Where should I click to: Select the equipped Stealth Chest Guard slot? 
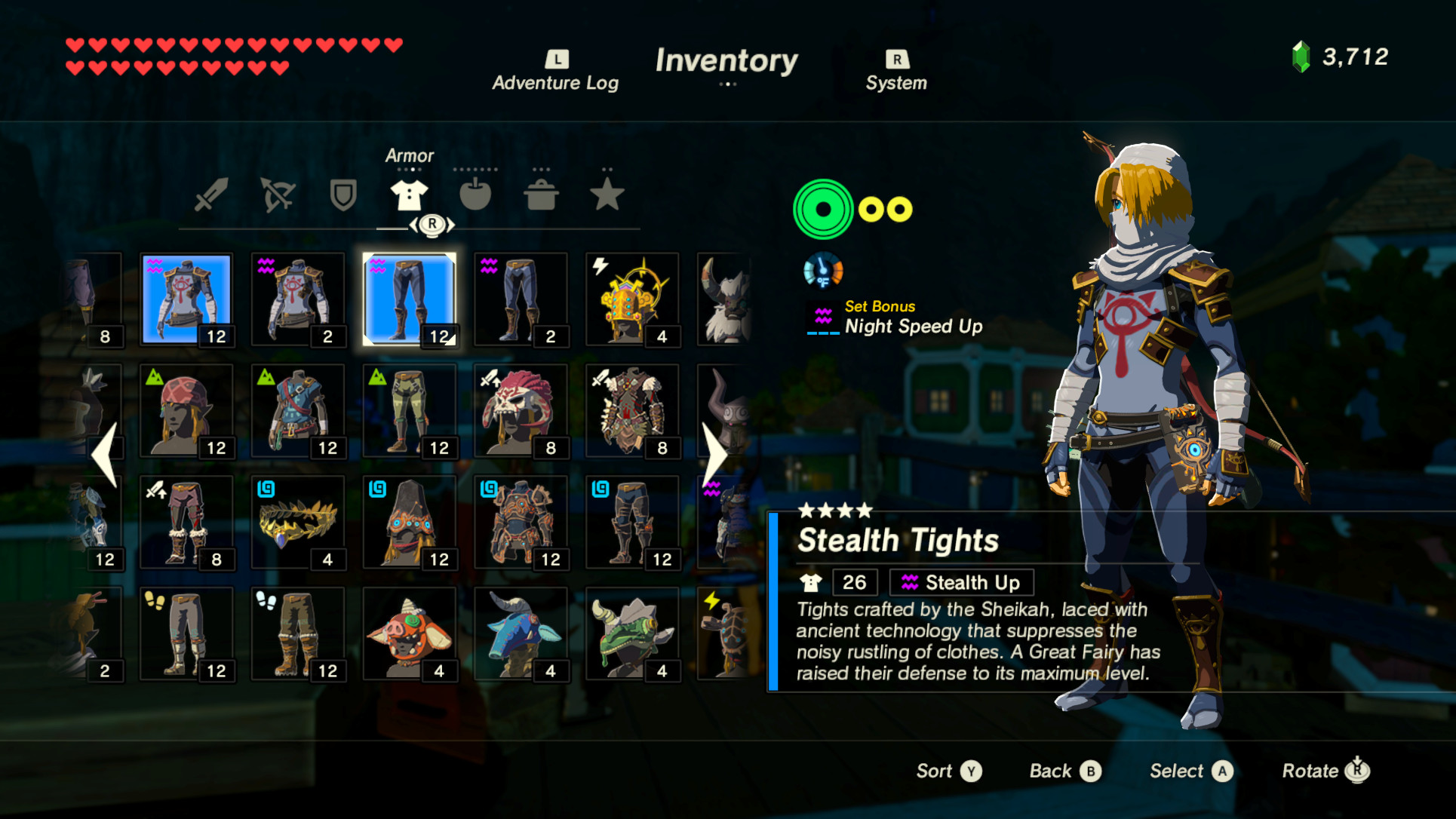(186, 298)
